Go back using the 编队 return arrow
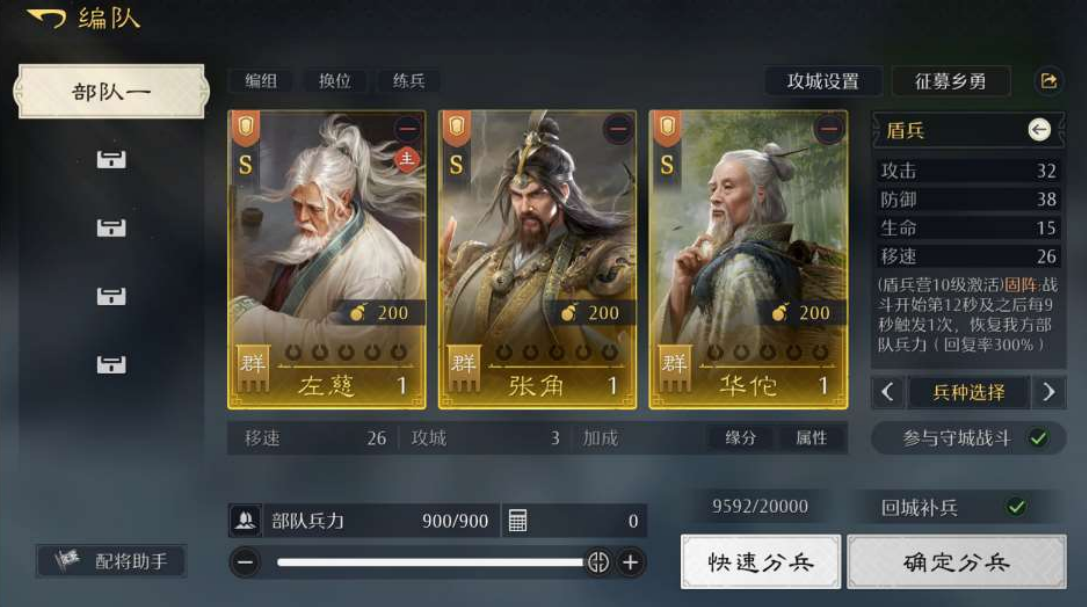 point(46,19)
